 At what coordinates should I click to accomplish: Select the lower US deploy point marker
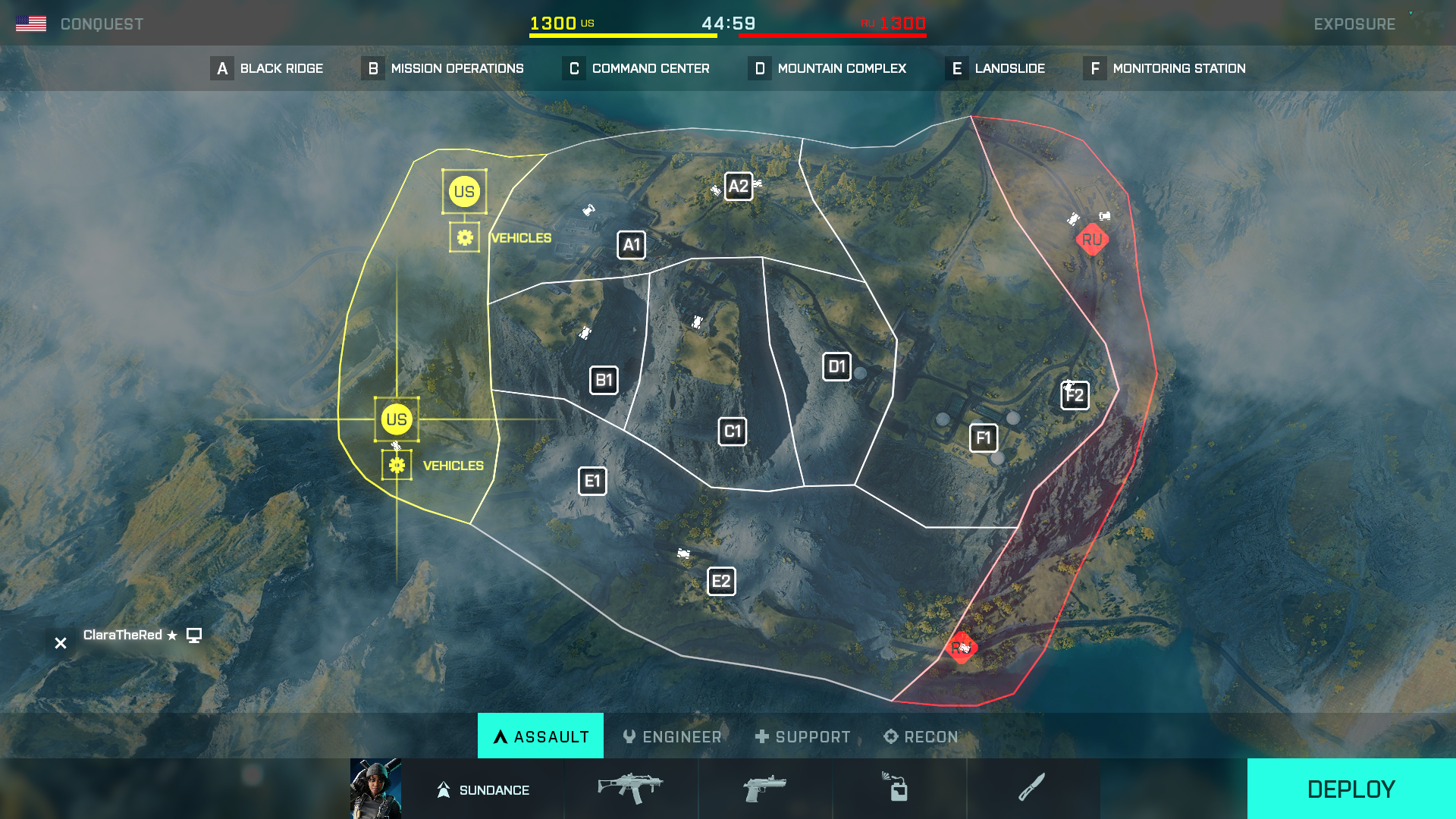click(x=396, y=419)
